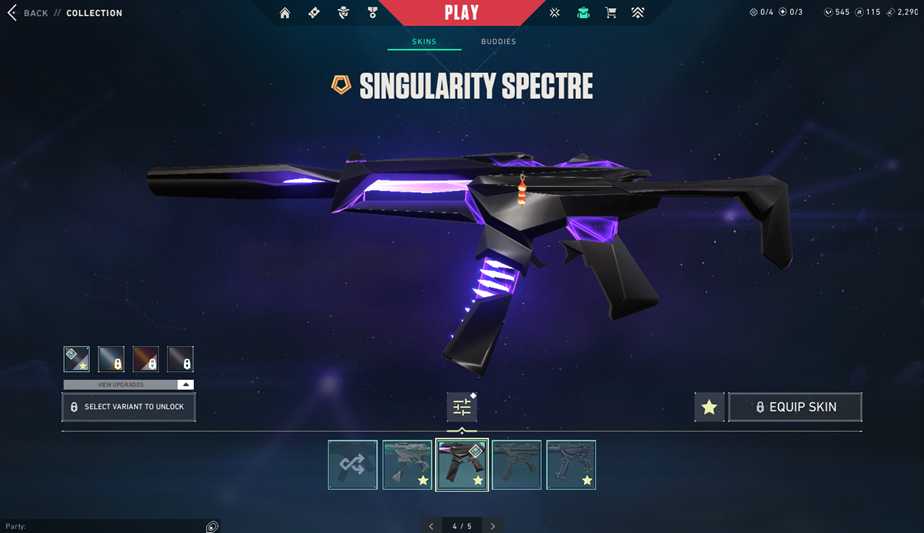Open the home icon in top navigation
Image resolution: width=924 pixels, height=533 pixels.
(x=285, y=13)
